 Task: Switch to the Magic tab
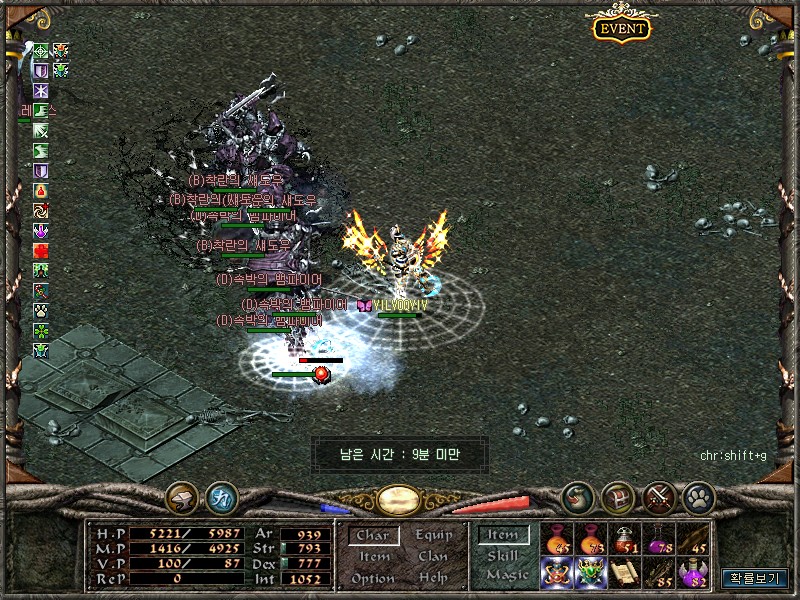506,575
